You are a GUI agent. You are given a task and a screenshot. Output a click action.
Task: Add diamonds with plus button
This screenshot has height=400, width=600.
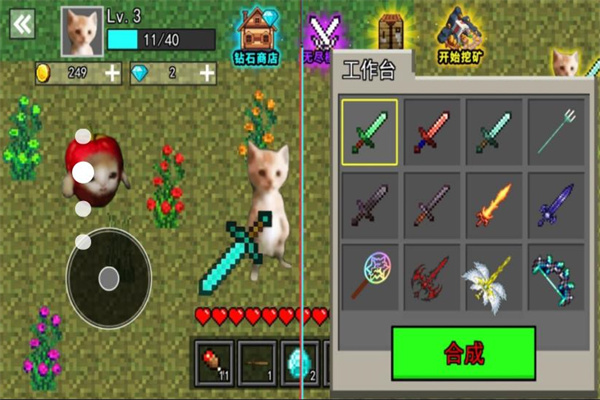point(207,73)
